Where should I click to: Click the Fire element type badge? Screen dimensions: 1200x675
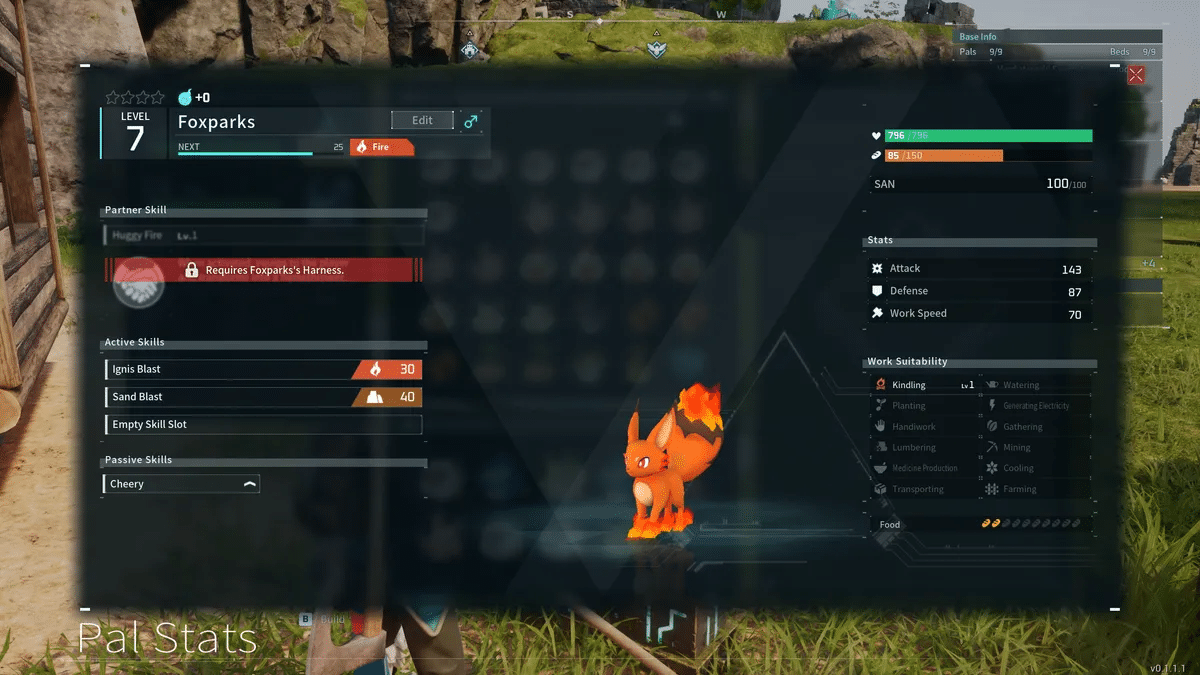click(382, 147)
